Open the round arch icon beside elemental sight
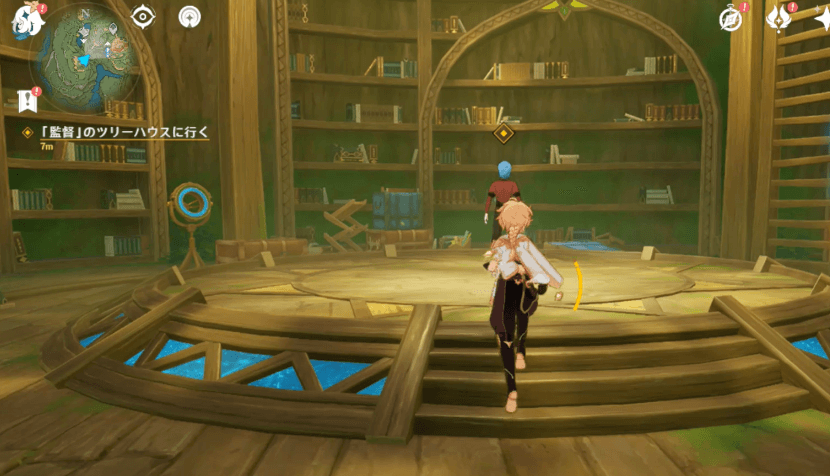The height and width of the screenshot is (476, 830). tap(189, 17)
